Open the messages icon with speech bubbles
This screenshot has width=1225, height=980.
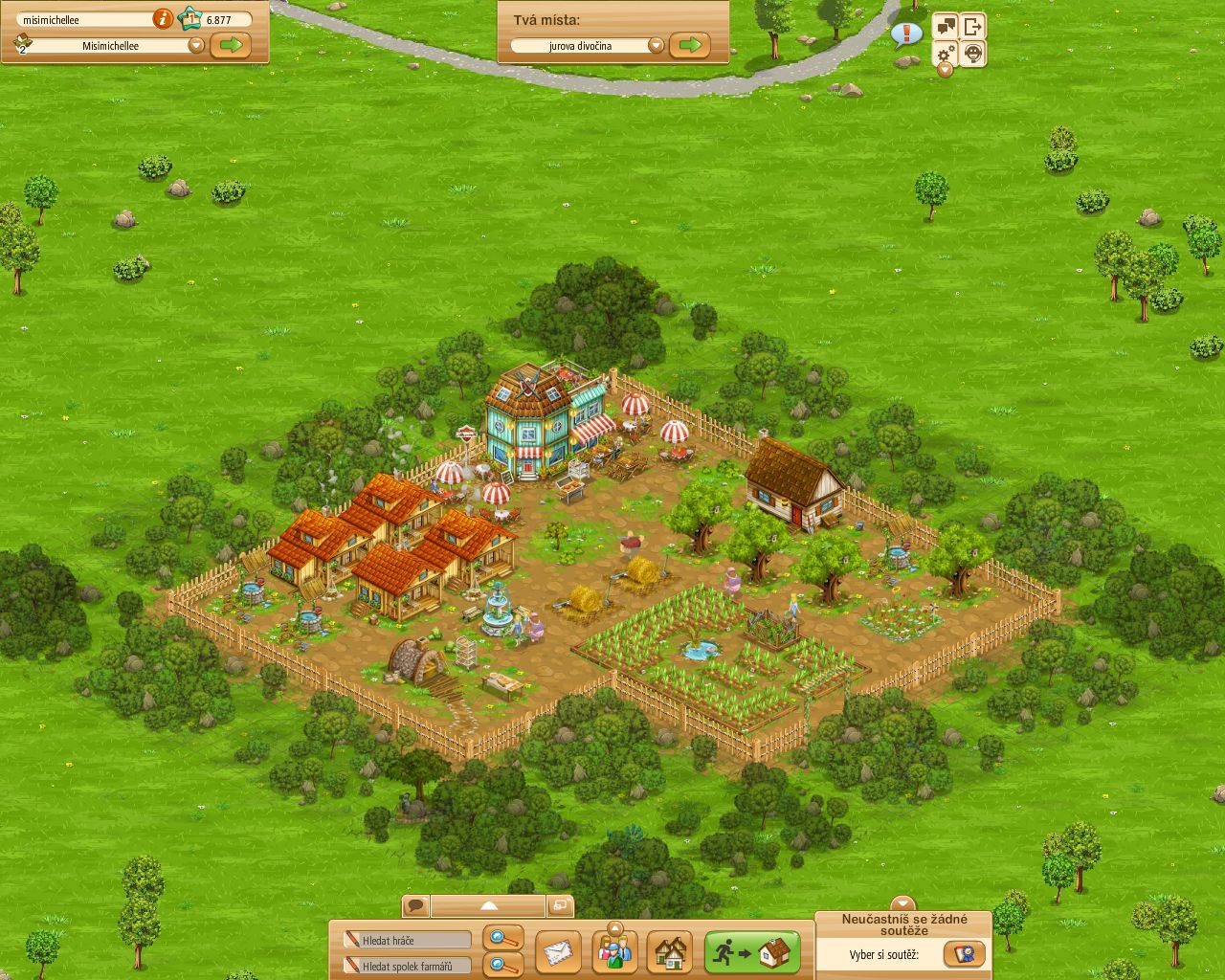[945, 26]
